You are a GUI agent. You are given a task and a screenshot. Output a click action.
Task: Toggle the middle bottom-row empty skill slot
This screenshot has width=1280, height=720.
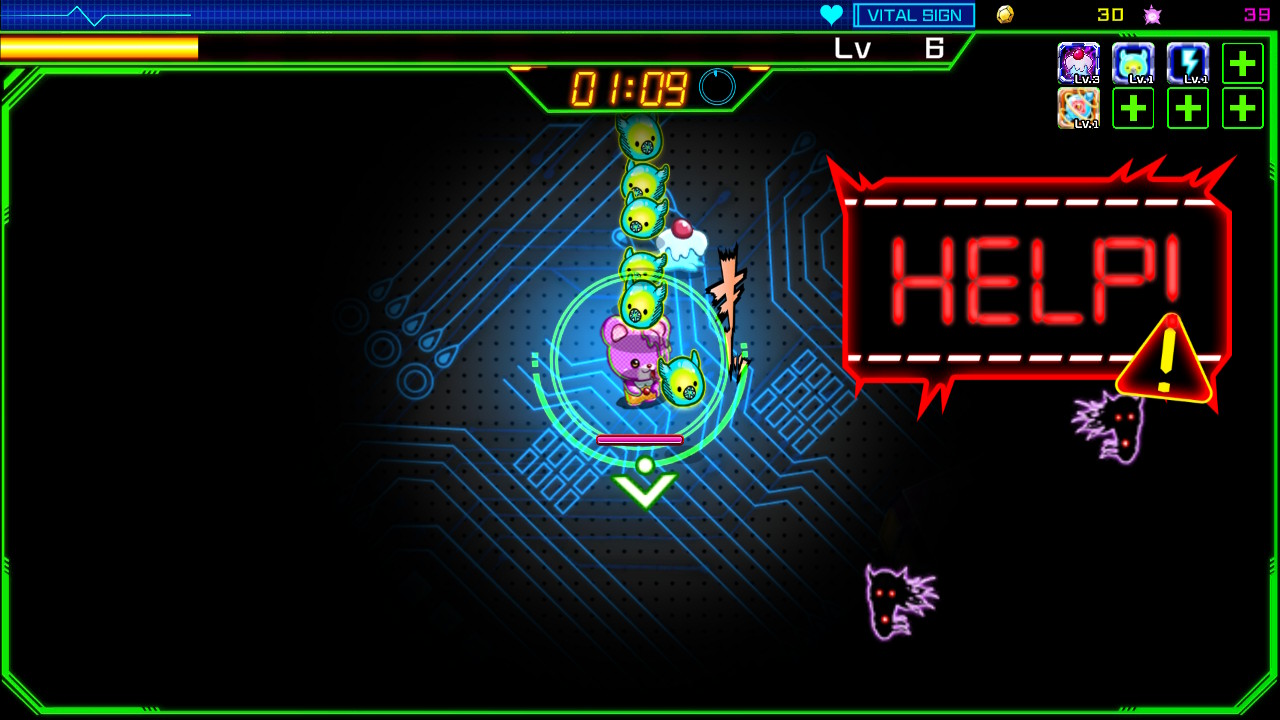pos(1187,107)
